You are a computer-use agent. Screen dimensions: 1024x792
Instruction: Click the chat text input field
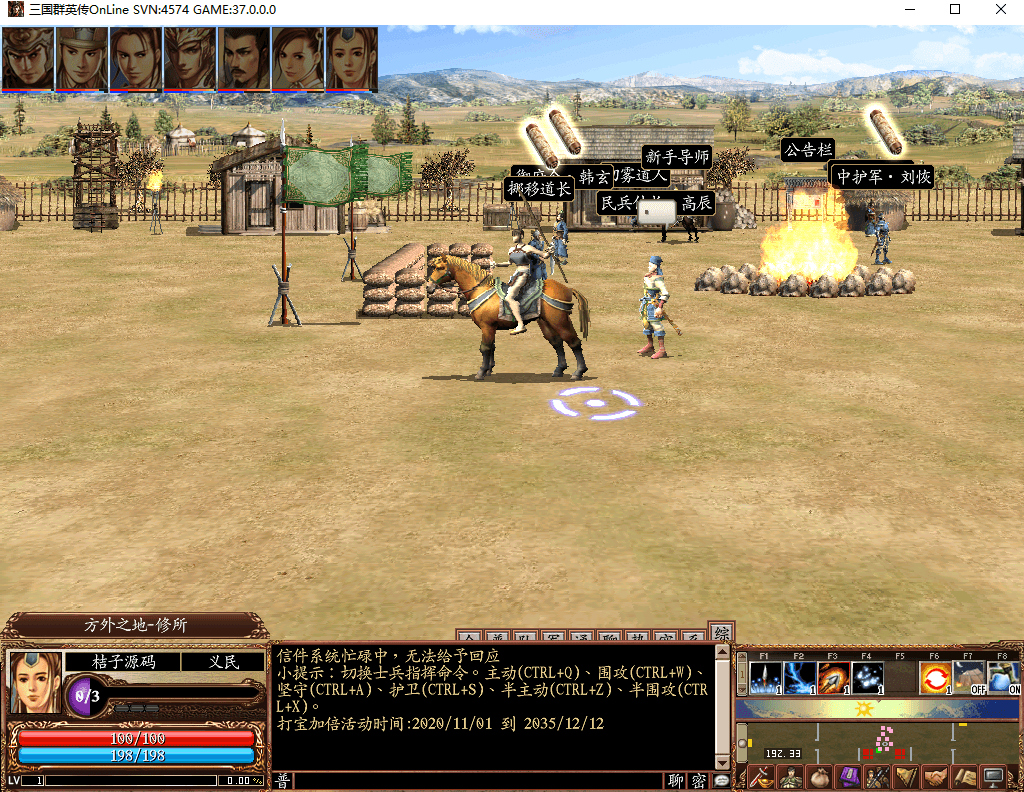478,781
